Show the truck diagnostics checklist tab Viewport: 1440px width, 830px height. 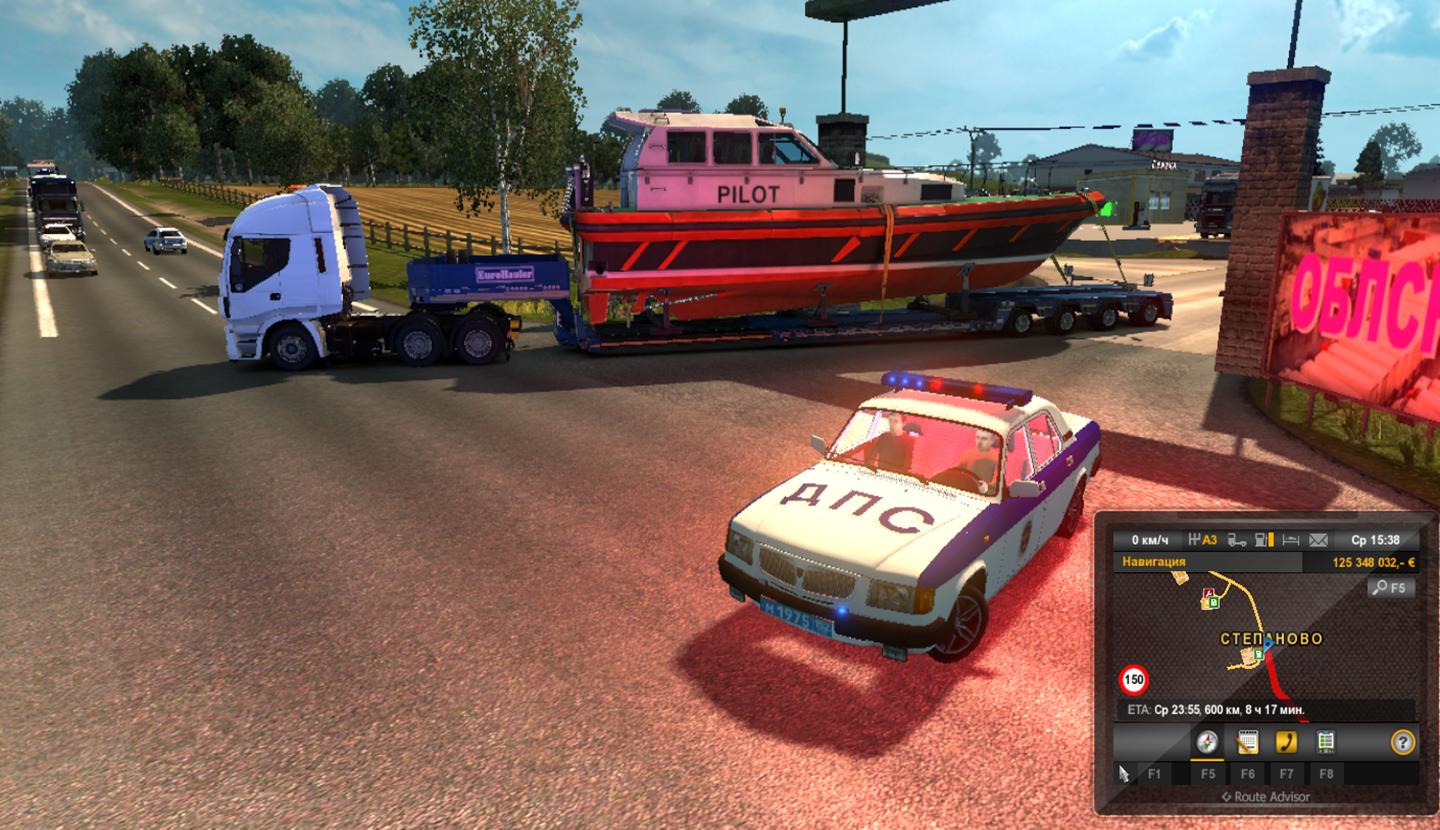click(1326, 742)
